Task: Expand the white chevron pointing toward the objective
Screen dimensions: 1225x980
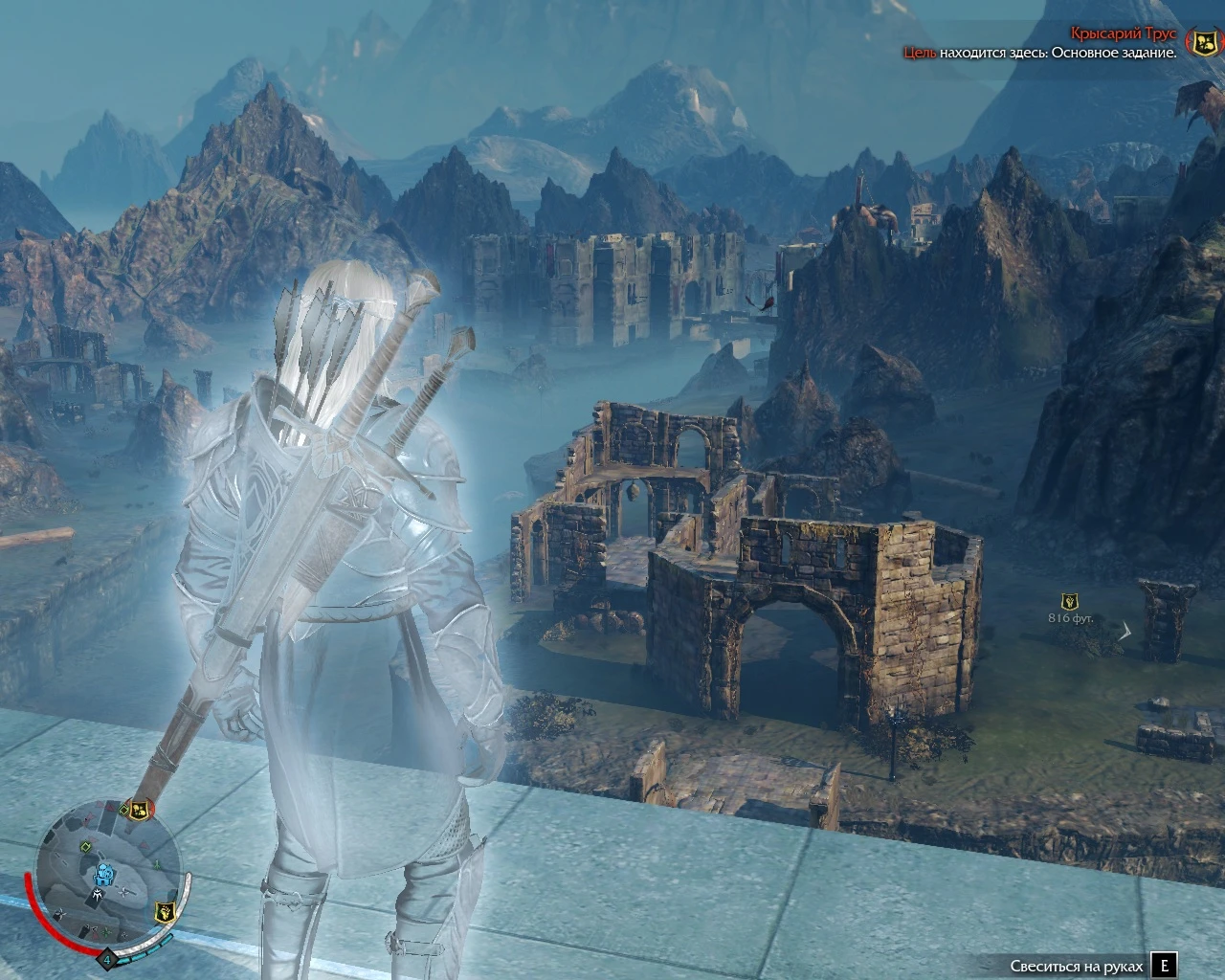Action: coord(1125,631)
